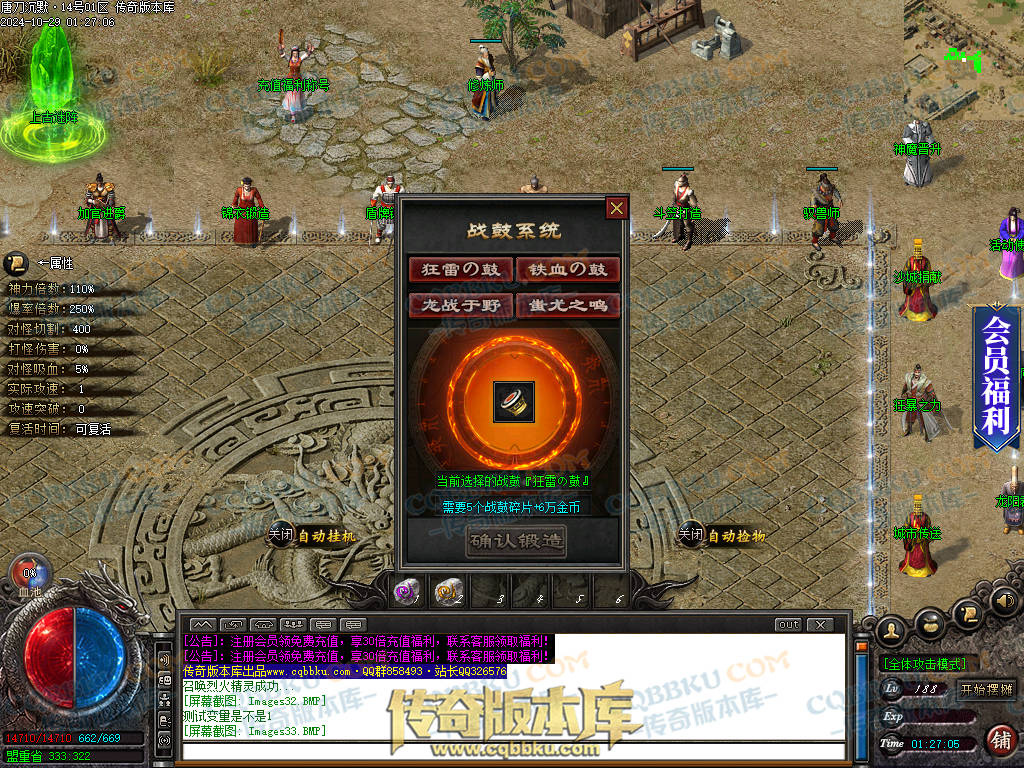Choose the 铁血の鼓 drum option
The height and width of the screenshot is (768, 1024).
pyautogui.click(x=568, y=270)
